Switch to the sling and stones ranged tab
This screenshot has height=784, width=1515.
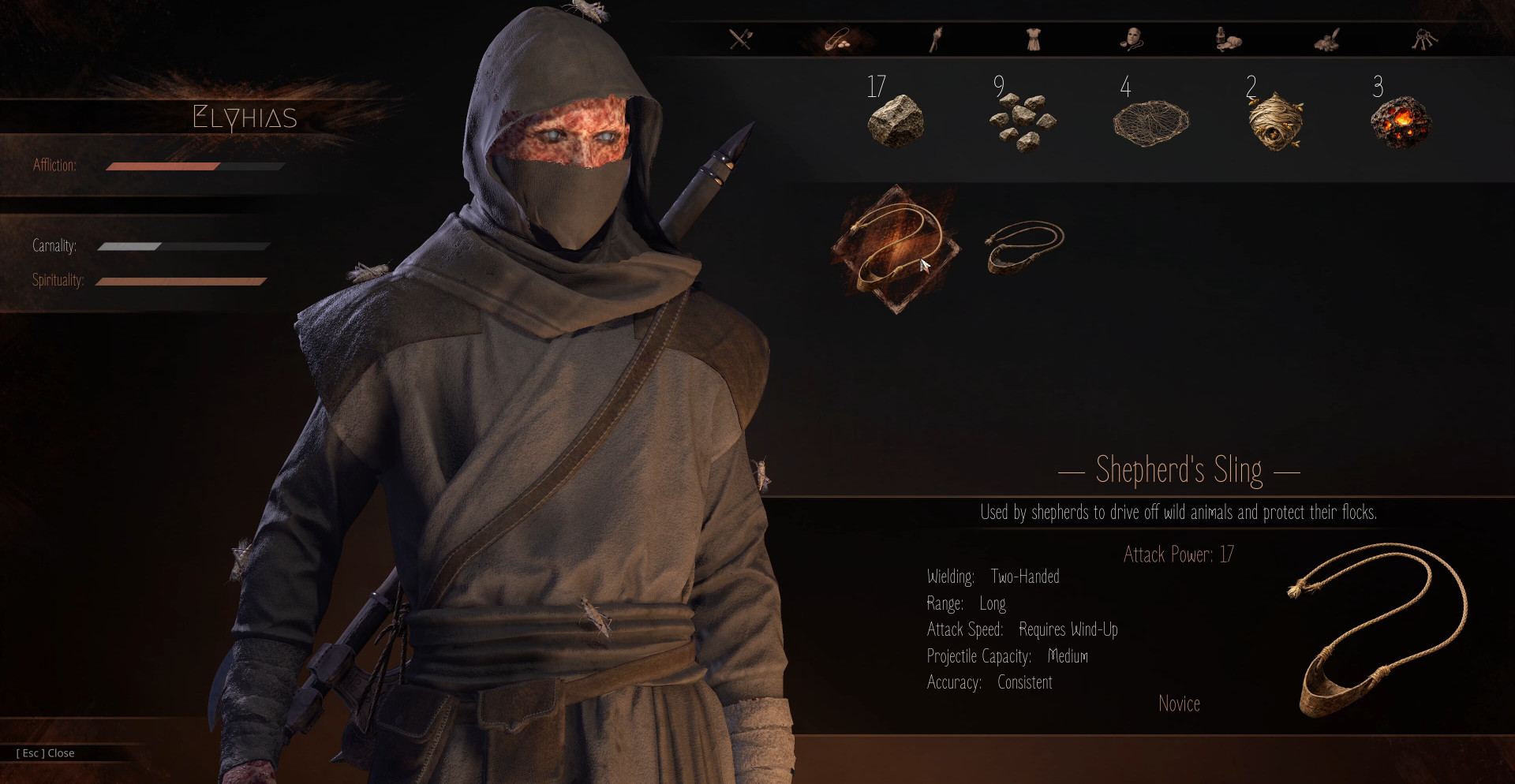point(838,39)
